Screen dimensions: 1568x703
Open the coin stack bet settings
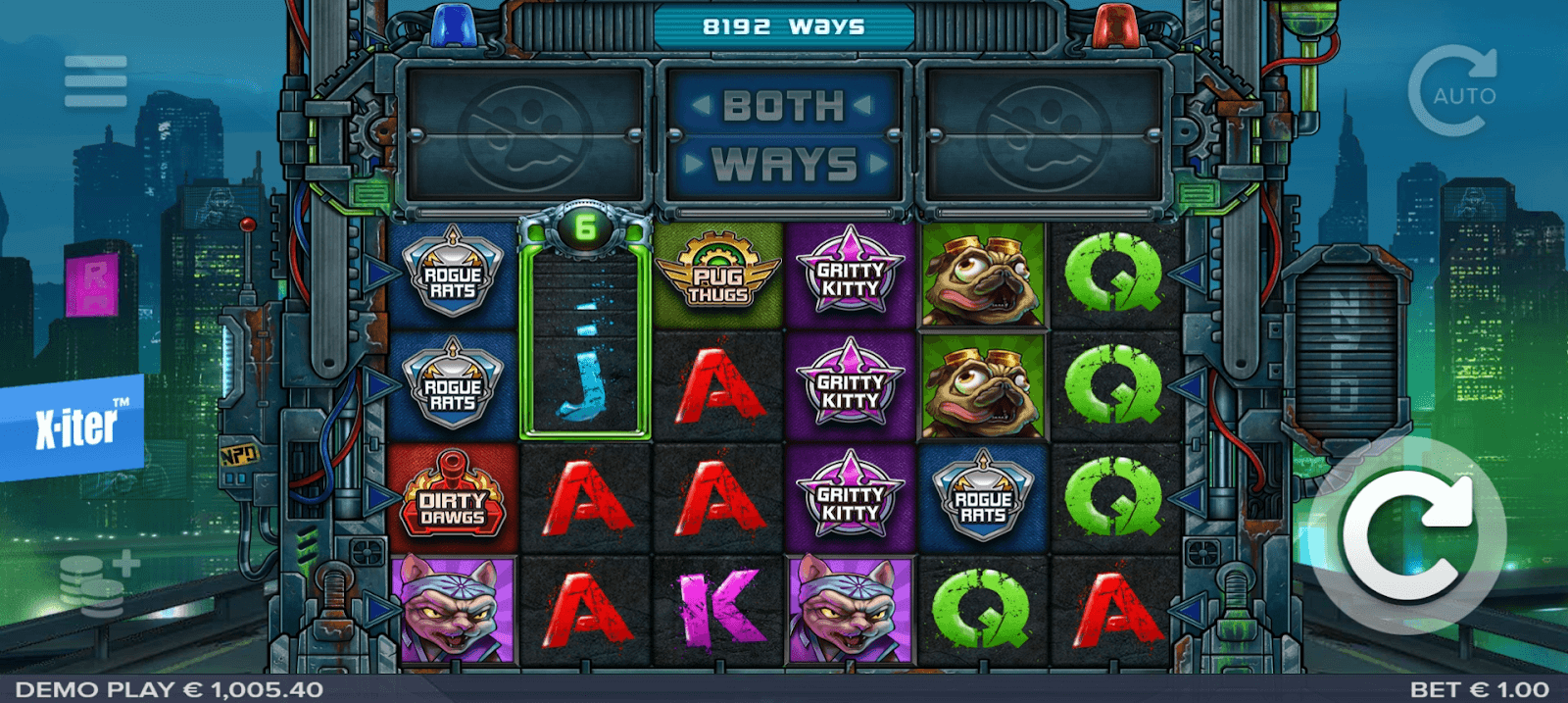click(x=97, y=582)
